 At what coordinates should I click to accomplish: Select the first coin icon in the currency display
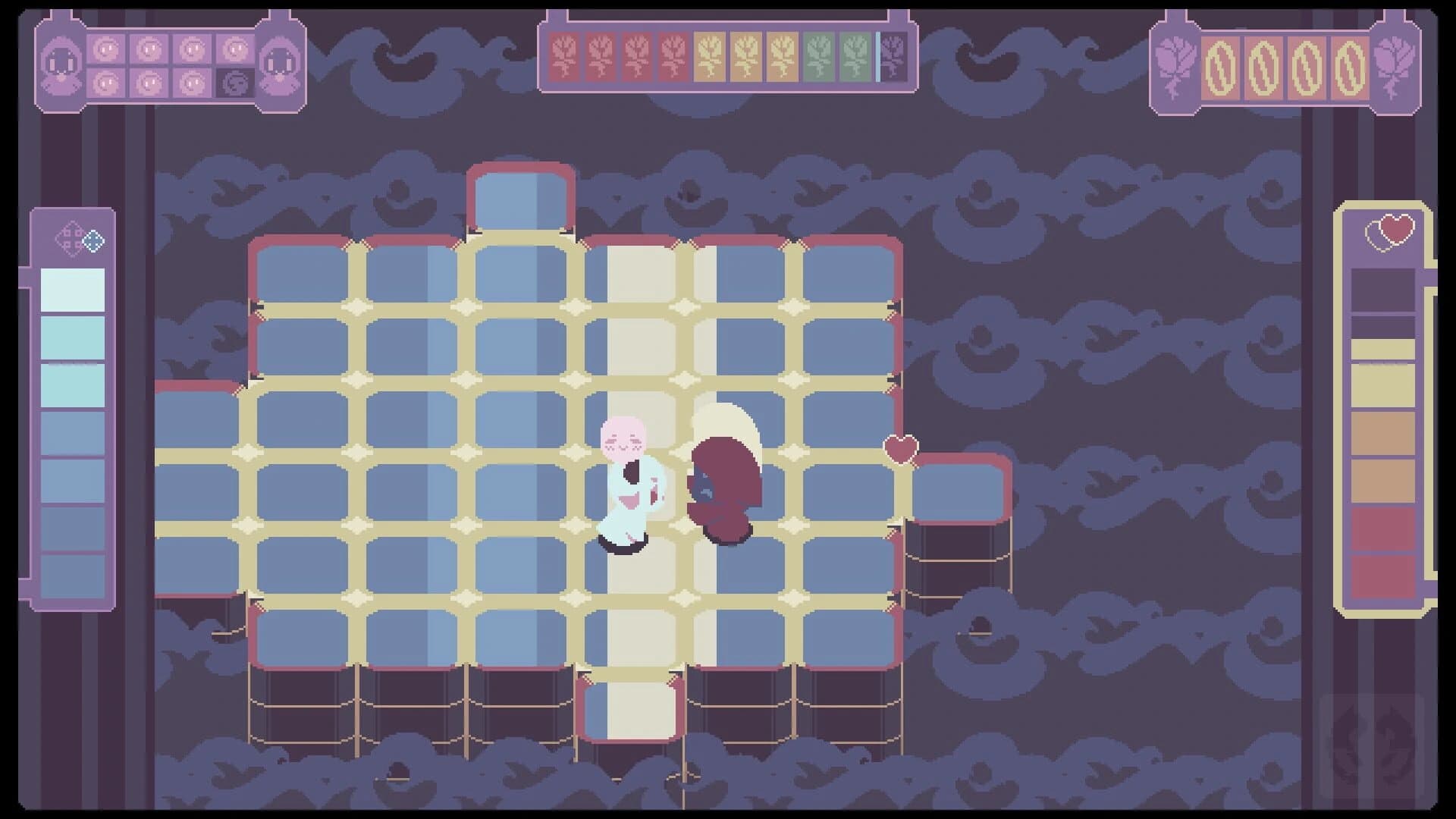coord(1221,67)
